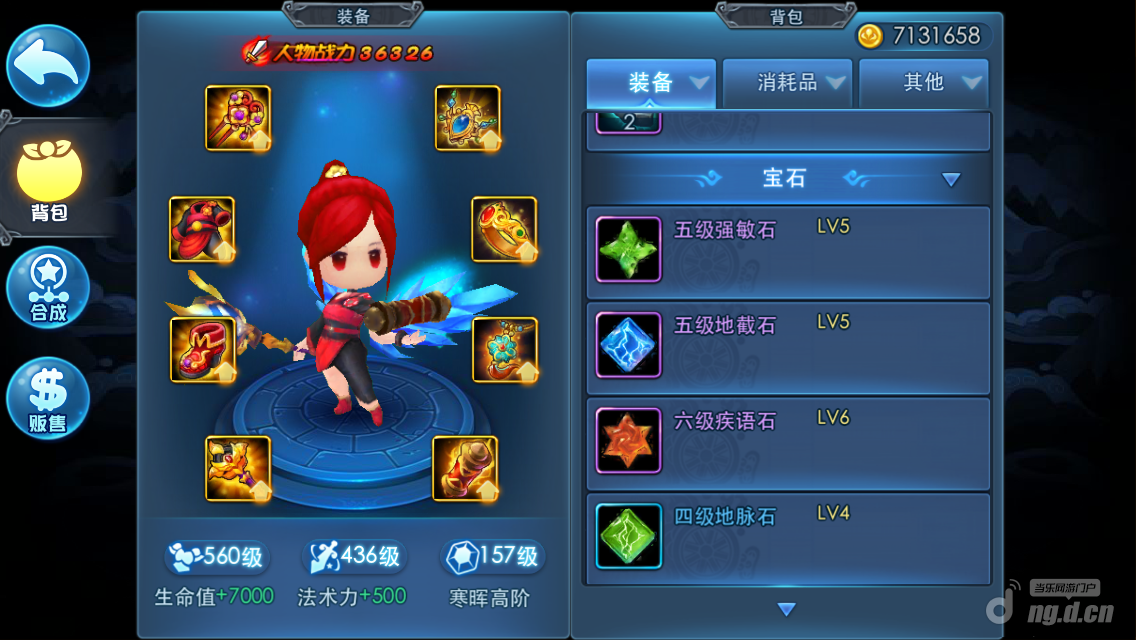
Task: Select the equipped red robe armor slot
Action: pos(202,230)
